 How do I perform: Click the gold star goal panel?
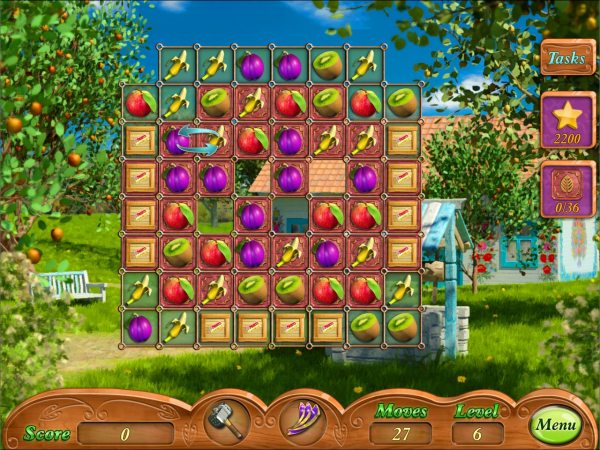click(567, 120)
